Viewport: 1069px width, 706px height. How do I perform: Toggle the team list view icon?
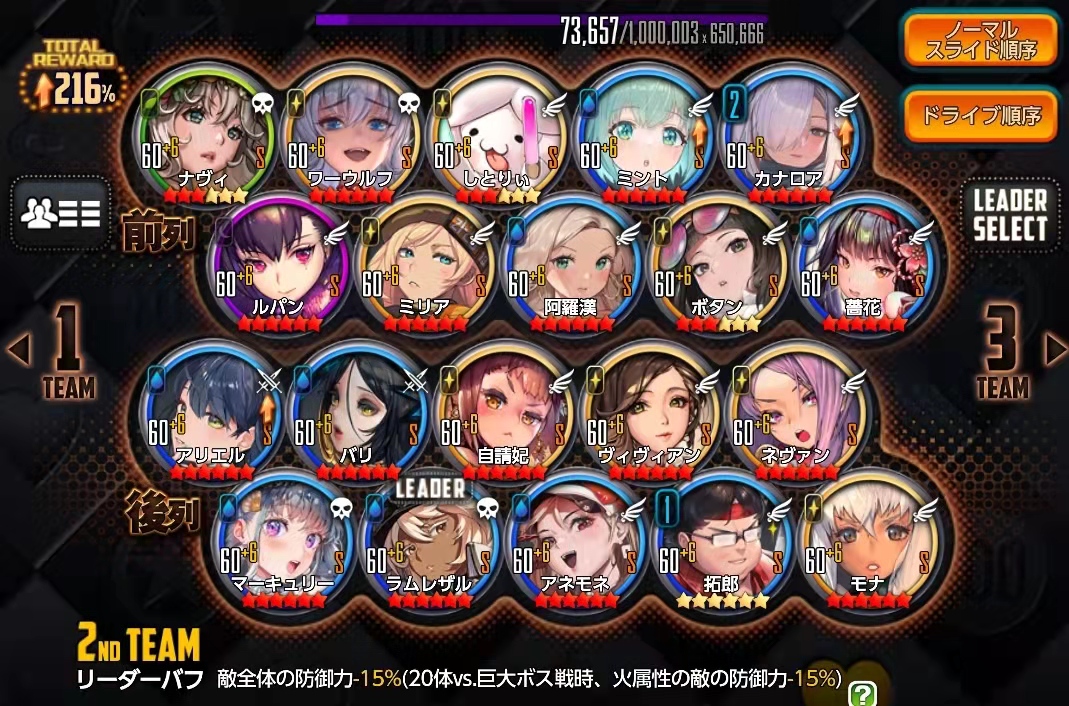coord(60,213)
